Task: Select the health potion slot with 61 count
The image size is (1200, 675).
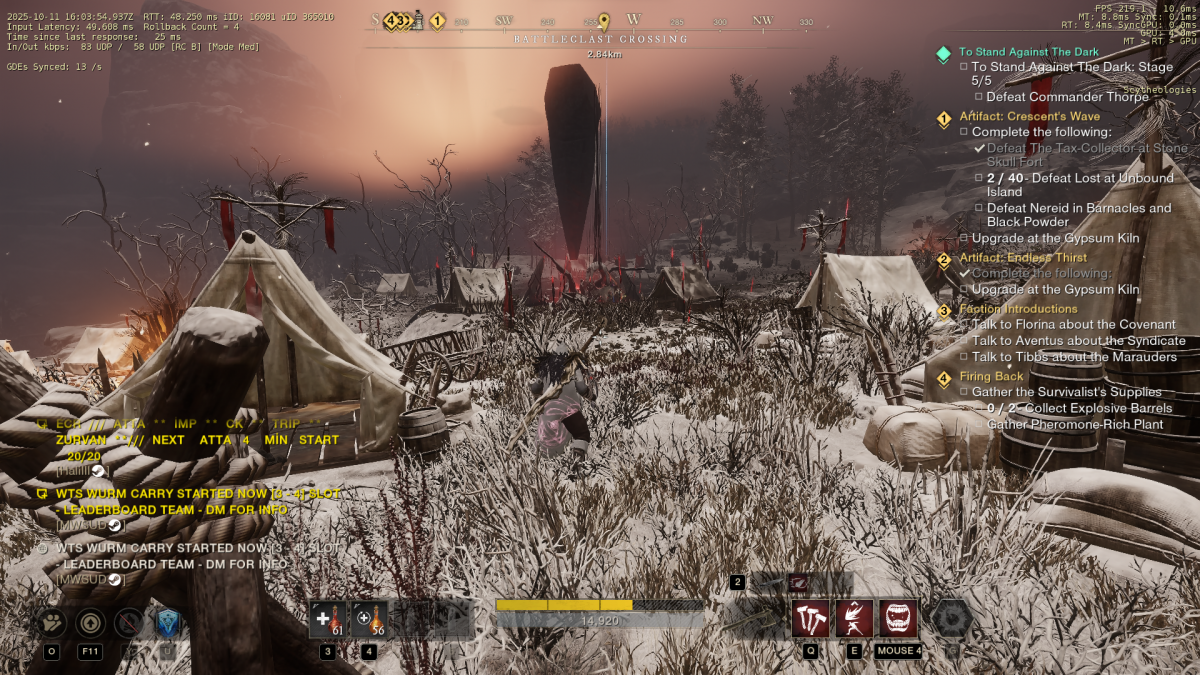Action: coord(327,619)
